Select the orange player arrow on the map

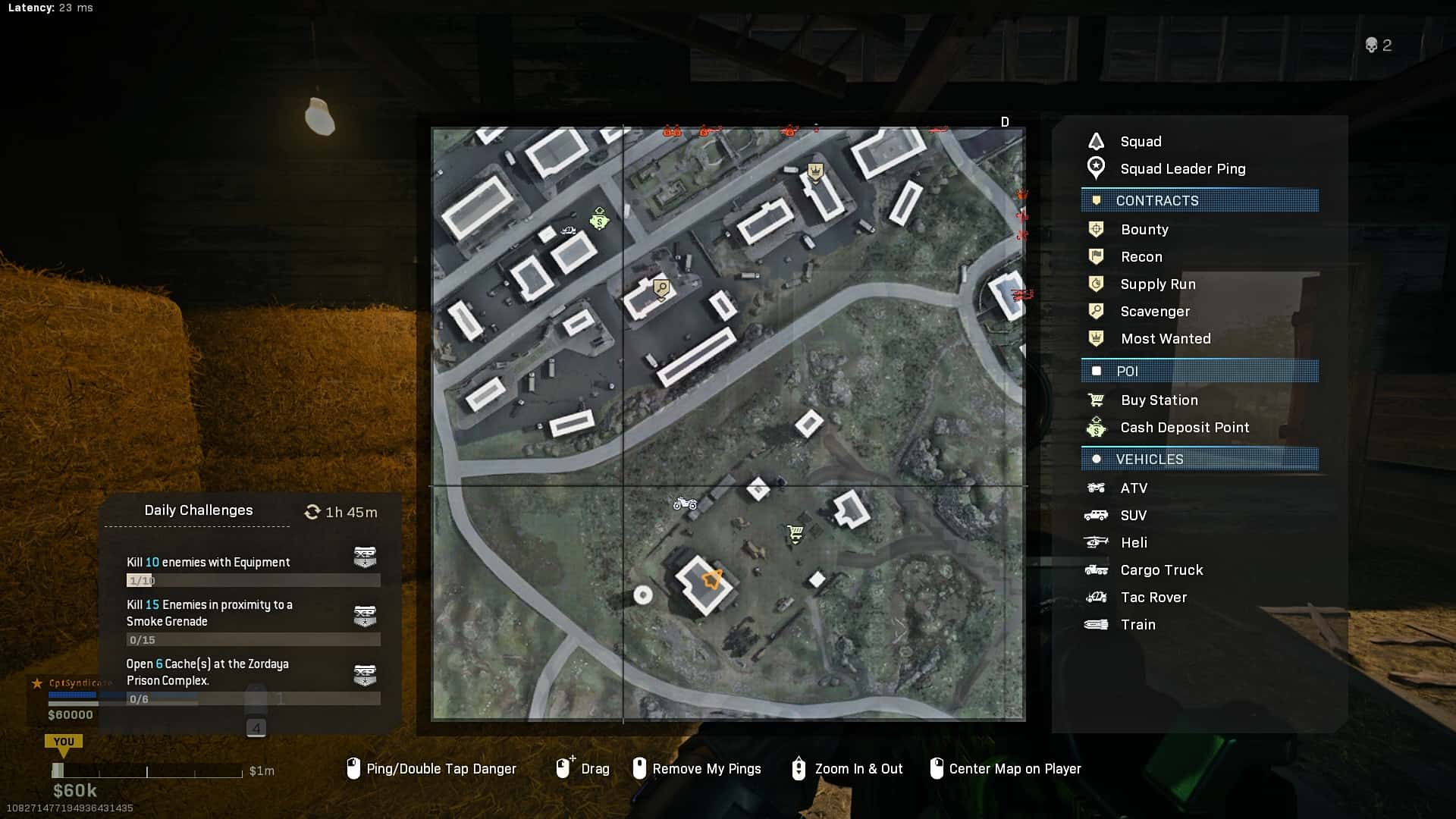tap(712, 580)
